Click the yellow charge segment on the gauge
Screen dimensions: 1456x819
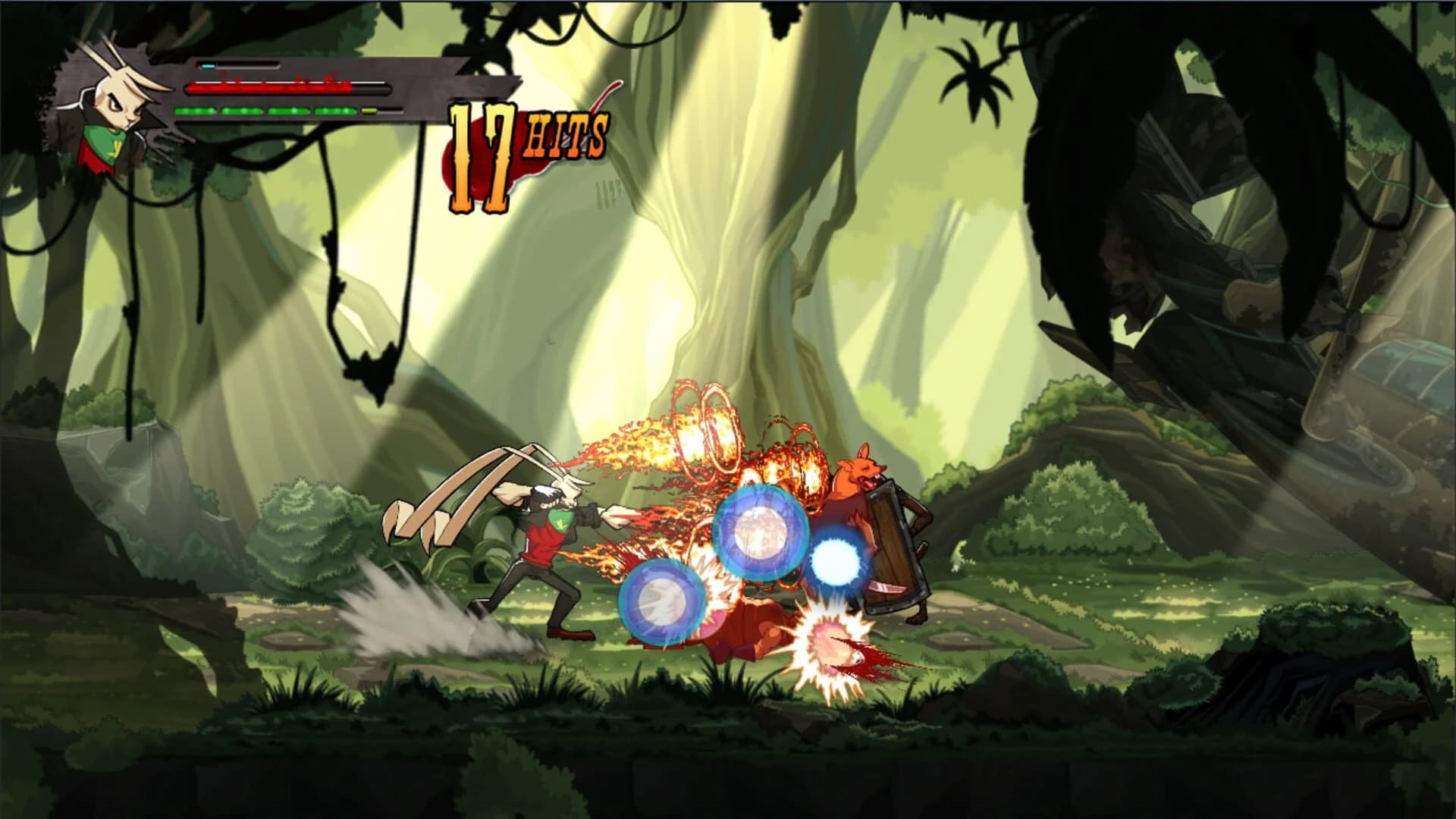point(369,112)
